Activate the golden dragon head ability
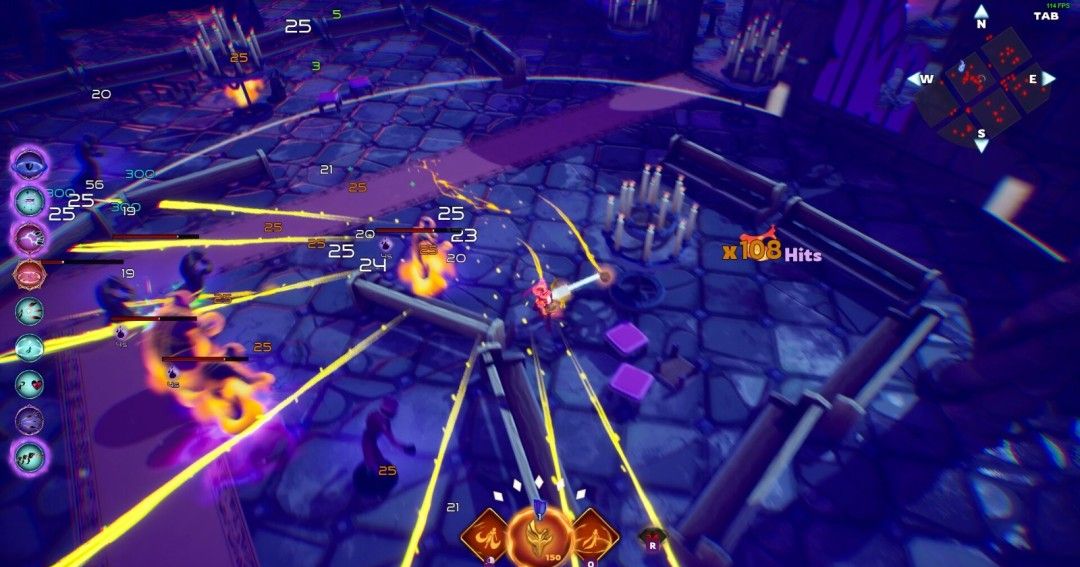The height and width of the screenshot is (567, 1080). point(539,537)
